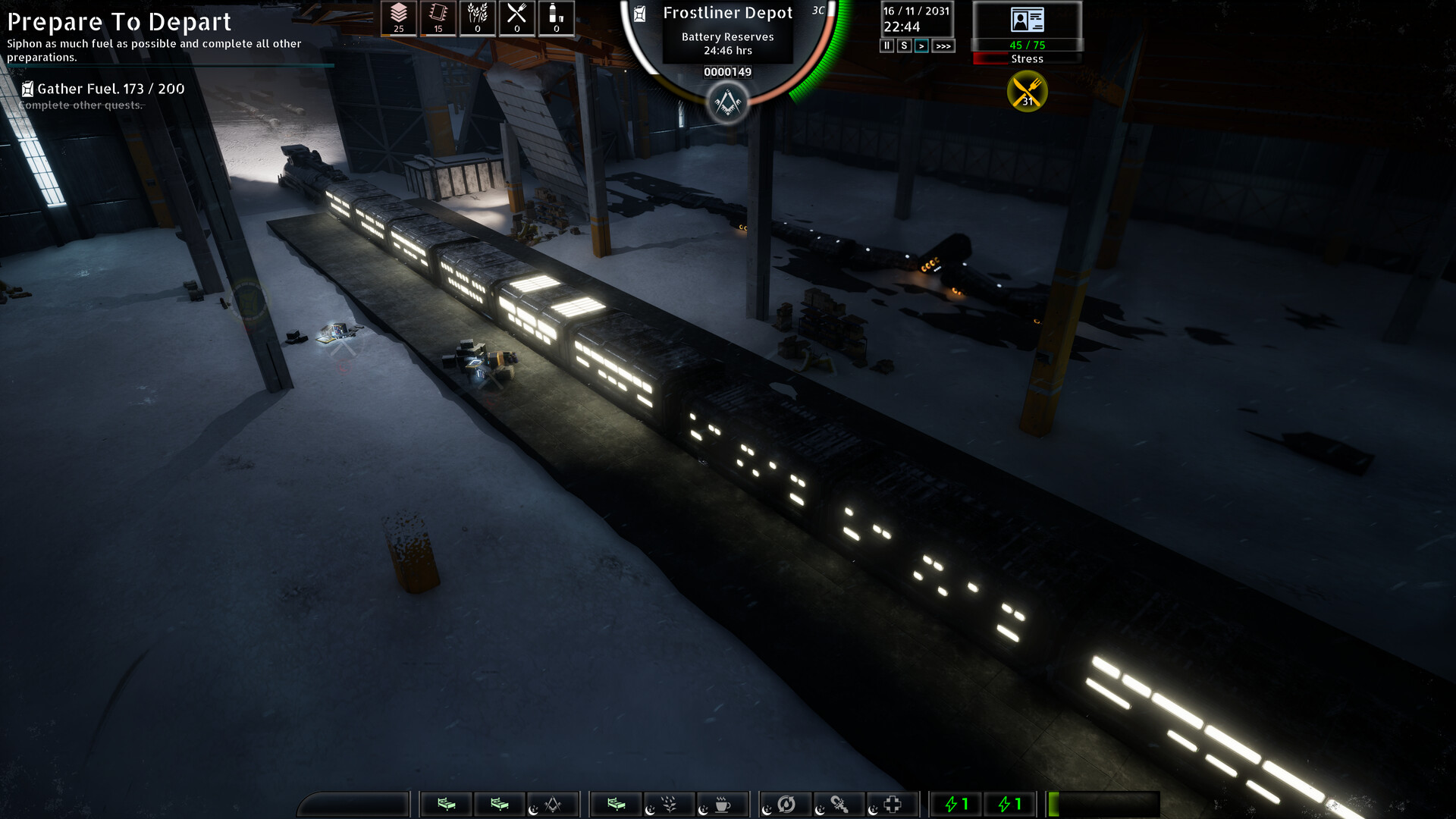Viewport: 1456px width, 819px height.
Task: Open the crew ID card panel
Action: click(1028, 20)
